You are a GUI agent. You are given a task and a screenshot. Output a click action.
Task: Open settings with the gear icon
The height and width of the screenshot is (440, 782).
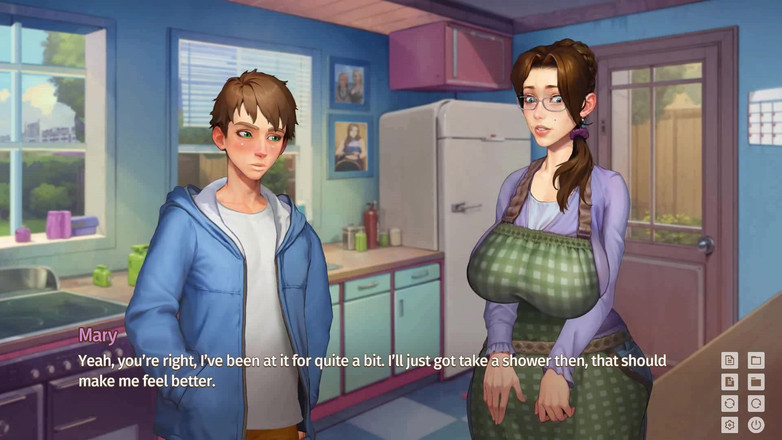pyautogui.click(x=730, y=425)
